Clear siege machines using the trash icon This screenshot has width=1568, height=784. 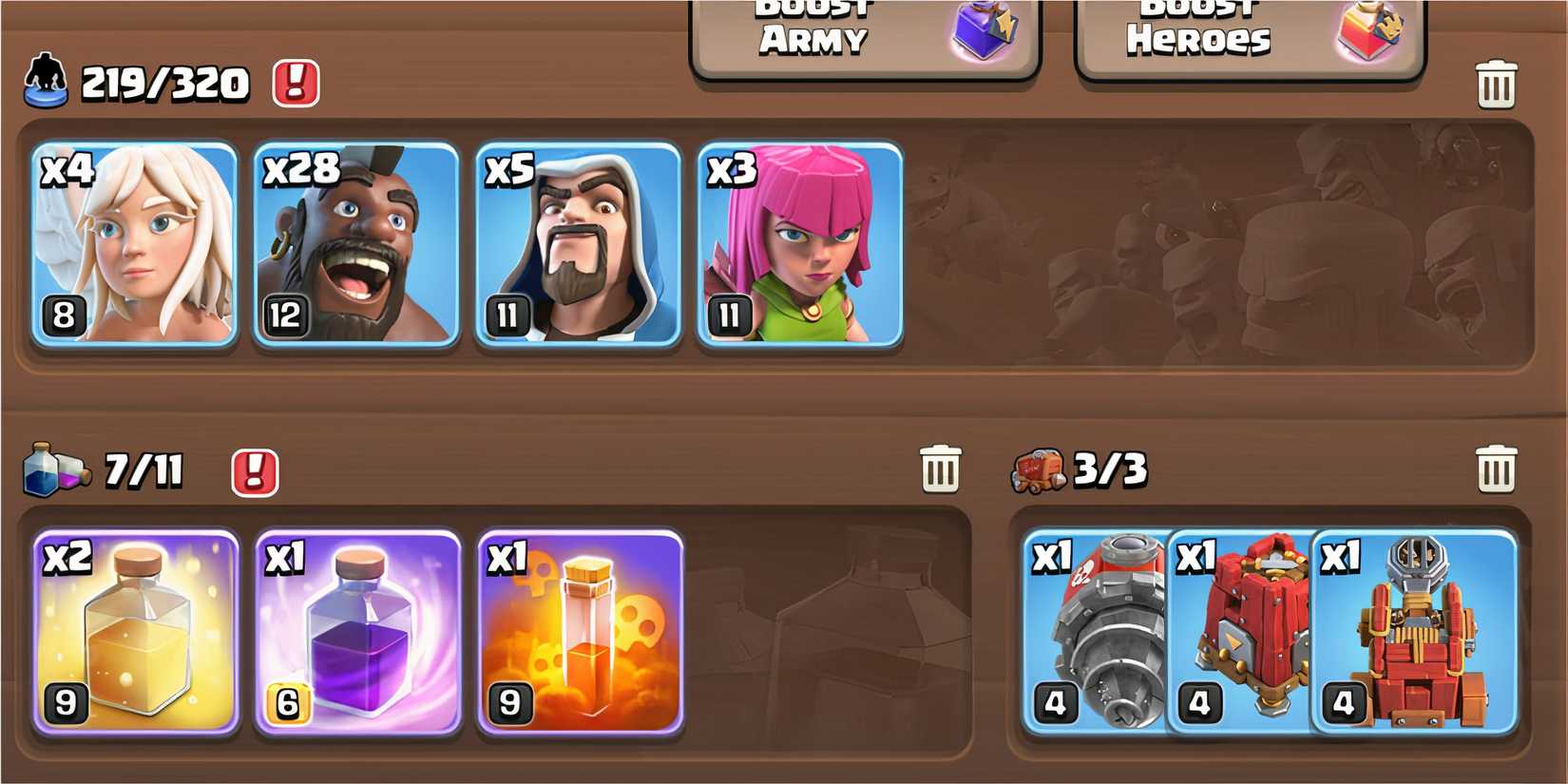tap(1498, 468)
